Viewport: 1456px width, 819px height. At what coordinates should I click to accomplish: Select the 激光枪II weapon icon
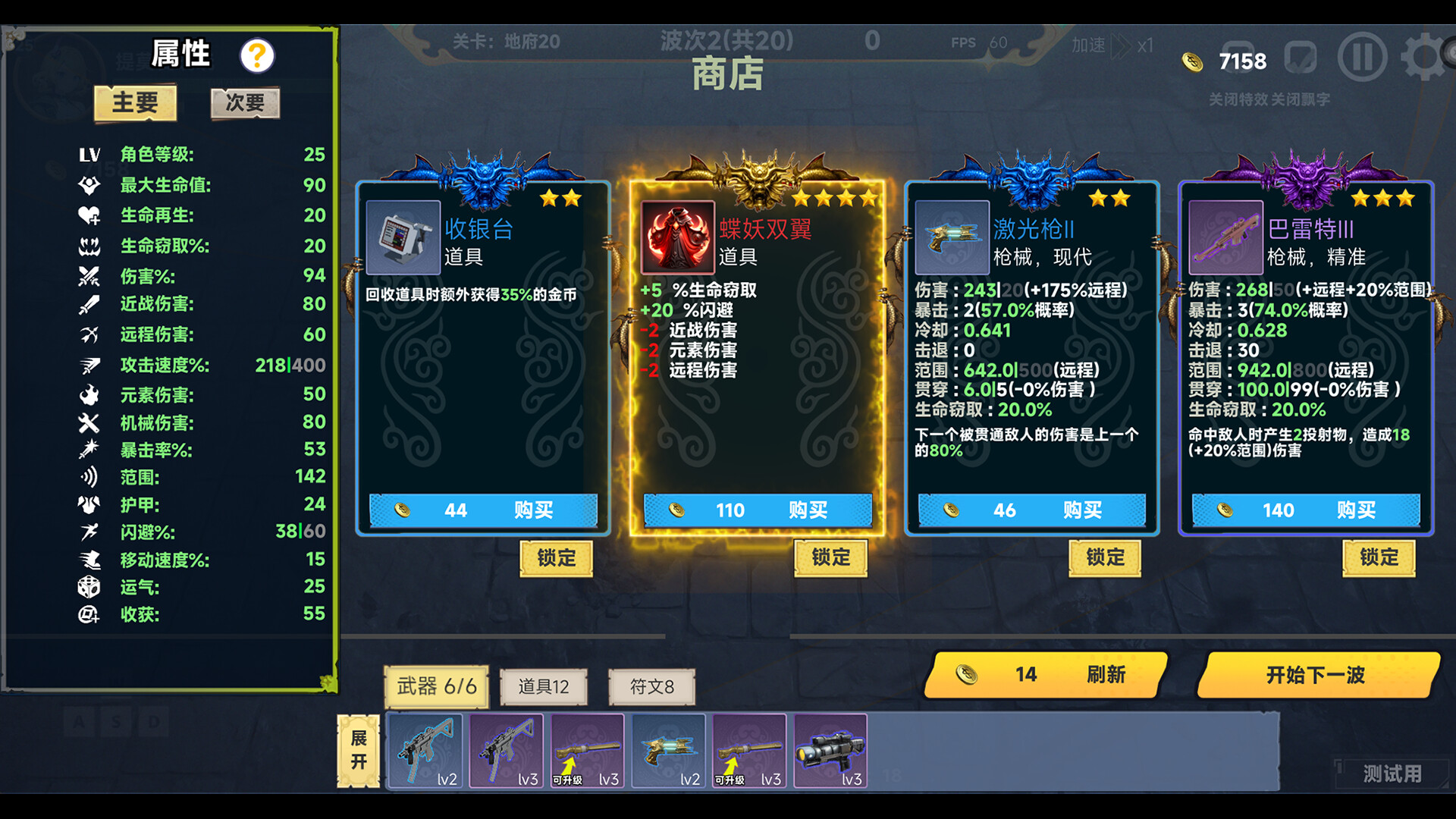tap(950, 239)
